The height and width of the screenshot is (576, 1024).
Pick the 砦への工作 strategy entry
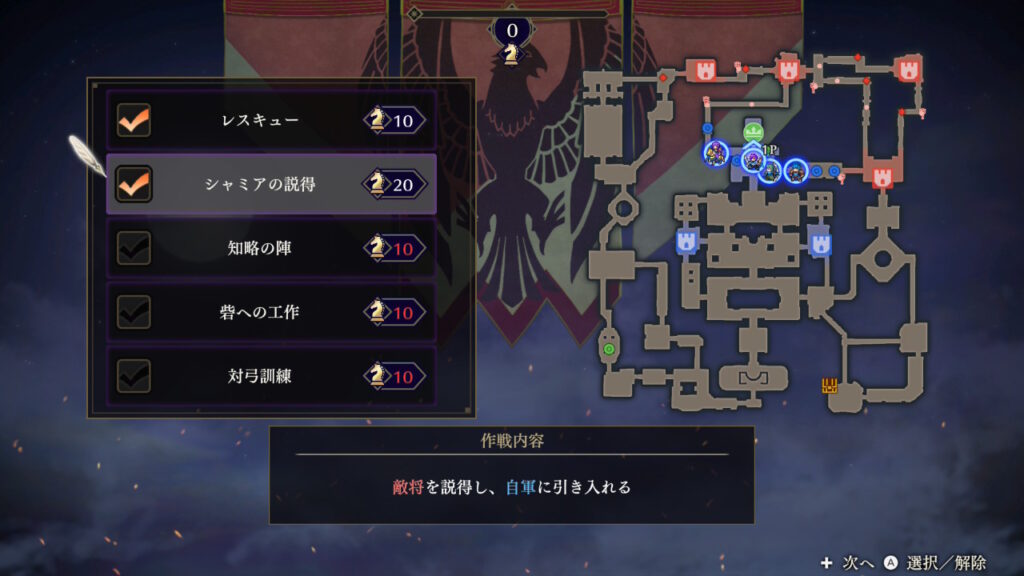(270, 312)
